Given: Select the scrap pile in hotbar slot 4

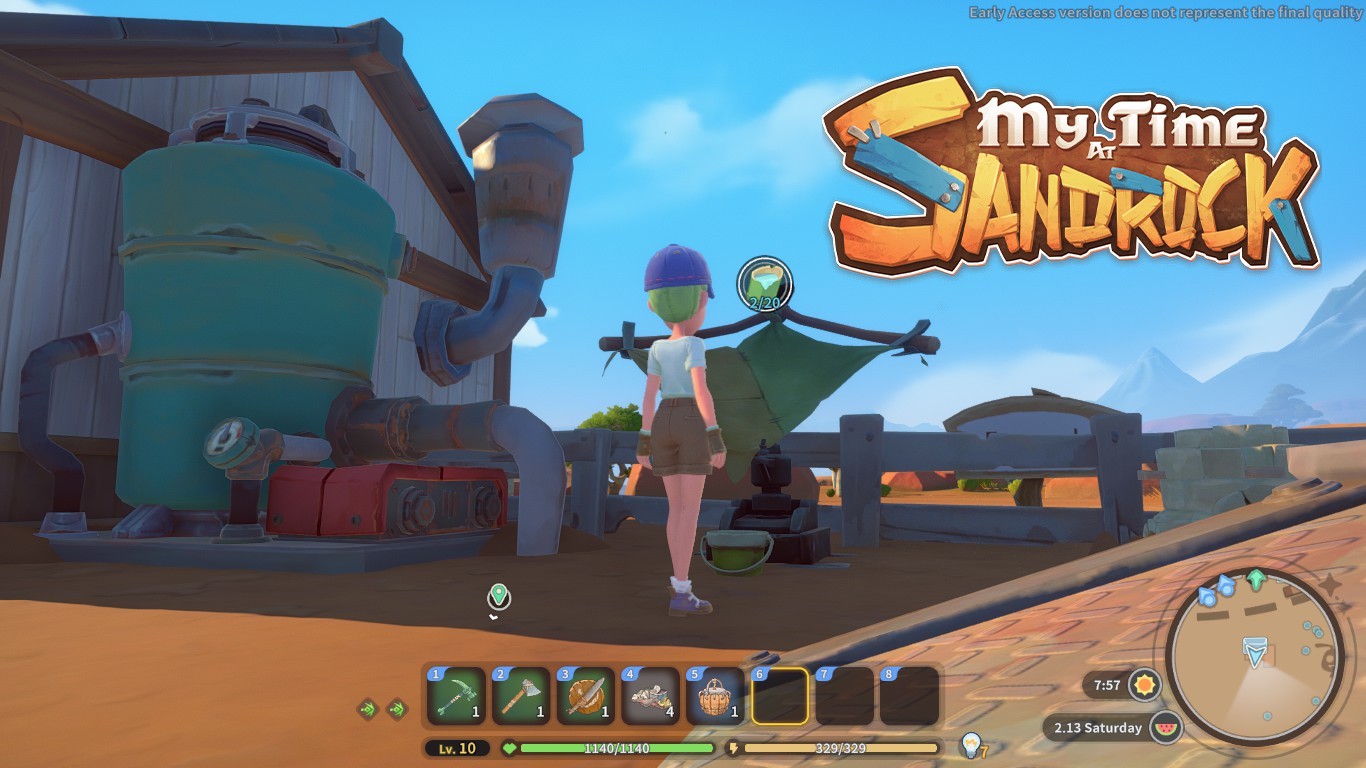Looking at the screenshot, I should coord(650,696).
